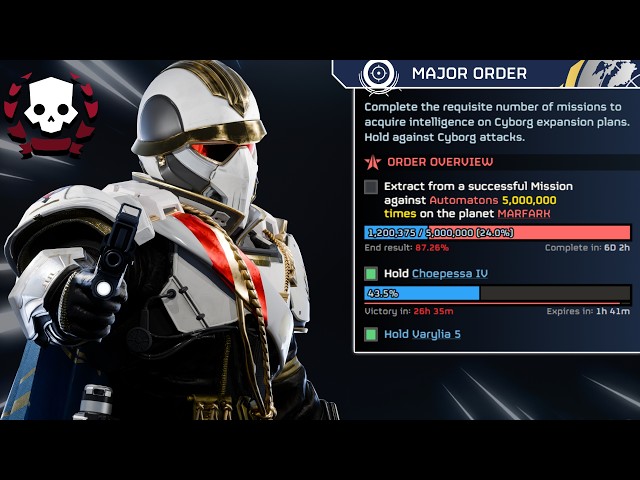Toggle the Hold Varylia 5 checkbox
Viewport: 640px width, 480px height.
371,334
